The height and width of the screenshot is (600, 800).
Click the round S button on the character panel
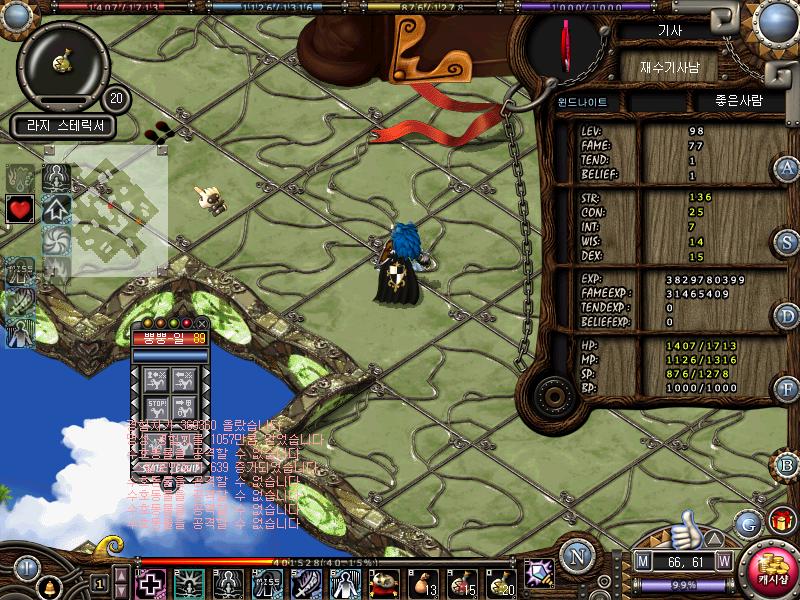[x=787, y=242]
